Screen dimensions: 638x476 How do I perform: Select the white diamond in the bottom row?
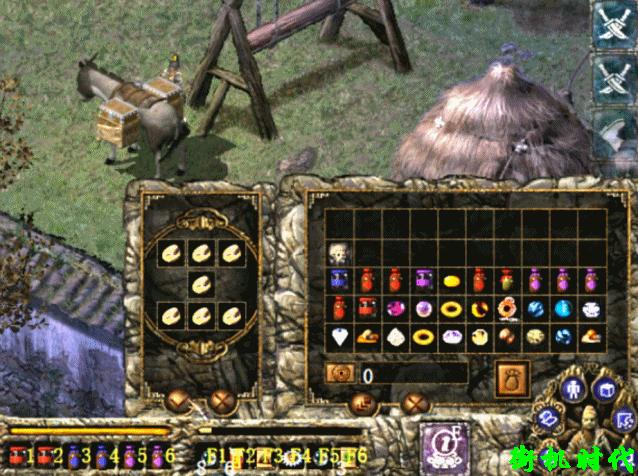coord(341,337)
